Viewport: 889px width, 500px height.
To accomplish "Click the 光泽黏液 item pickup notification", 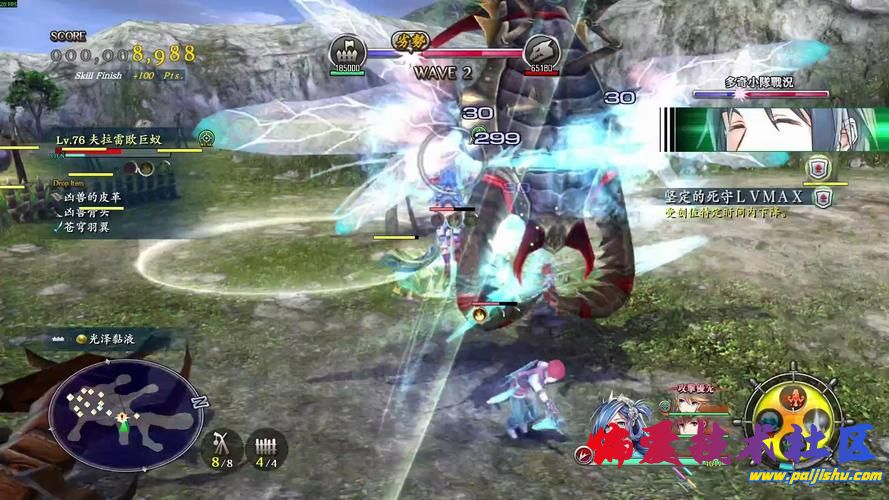I will 98,340.
